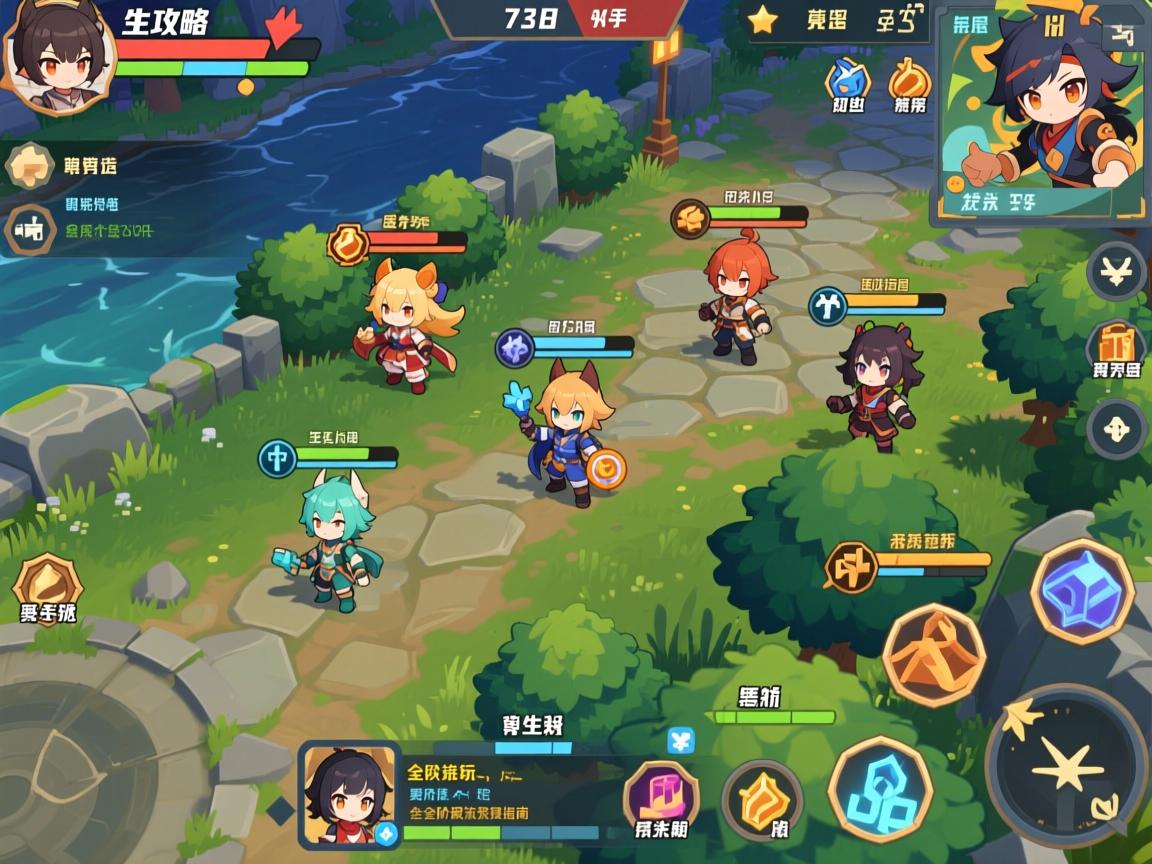Tap the small blue square icon above skills

tap(681, 741)
